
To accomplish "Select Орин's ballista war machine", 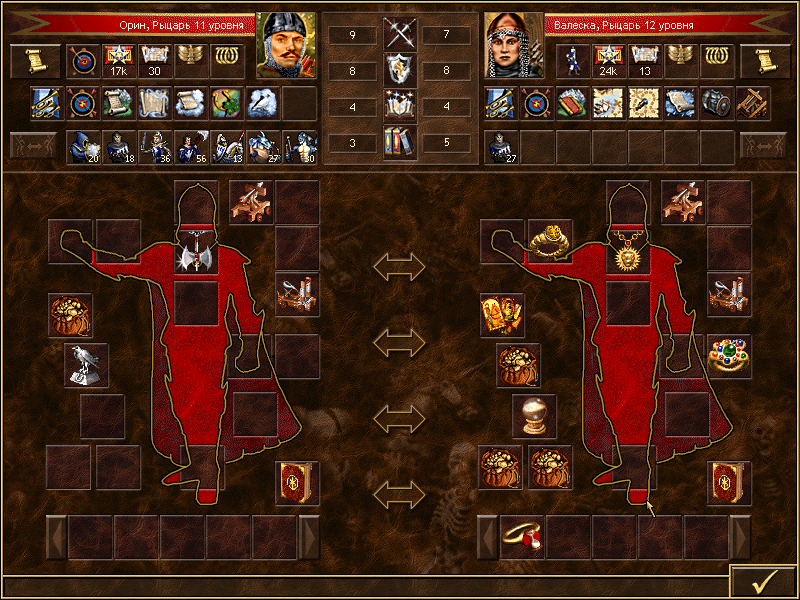I will (x=251, y=201).
